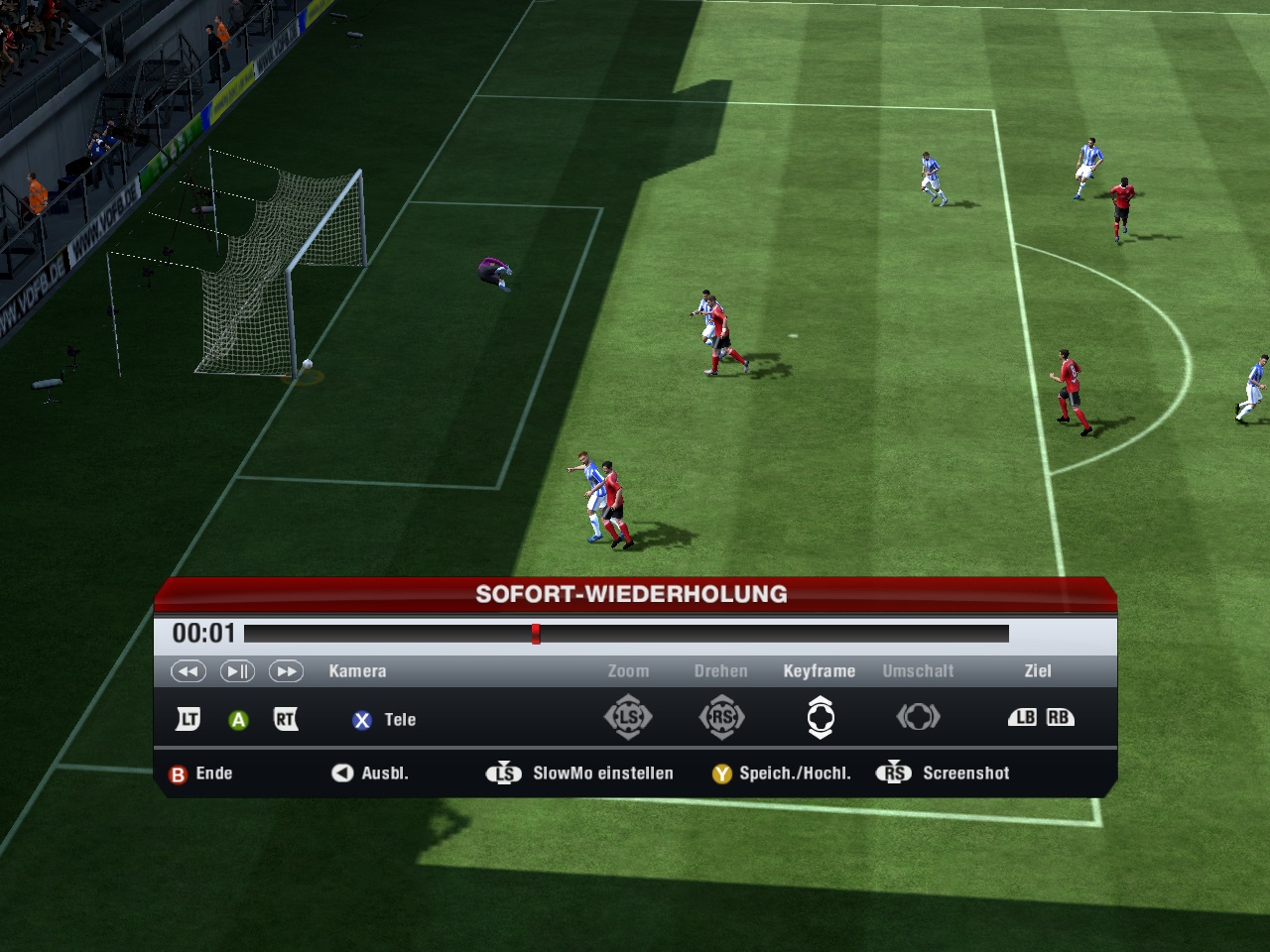Click the red replay position marker
The image size is (1270, 952).
click(x=536, y=634)
